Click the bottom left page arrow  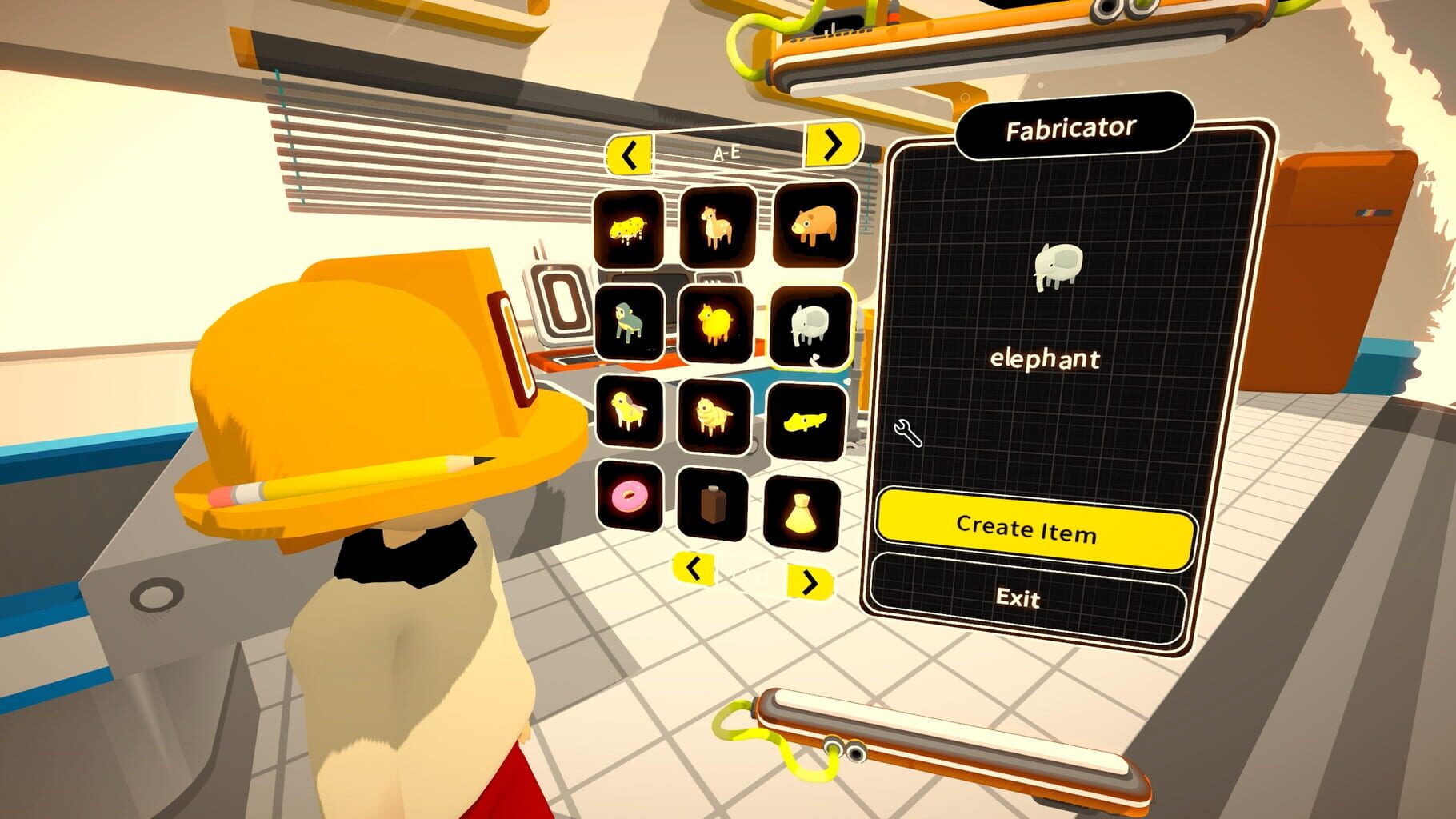[x=692, y=569]
